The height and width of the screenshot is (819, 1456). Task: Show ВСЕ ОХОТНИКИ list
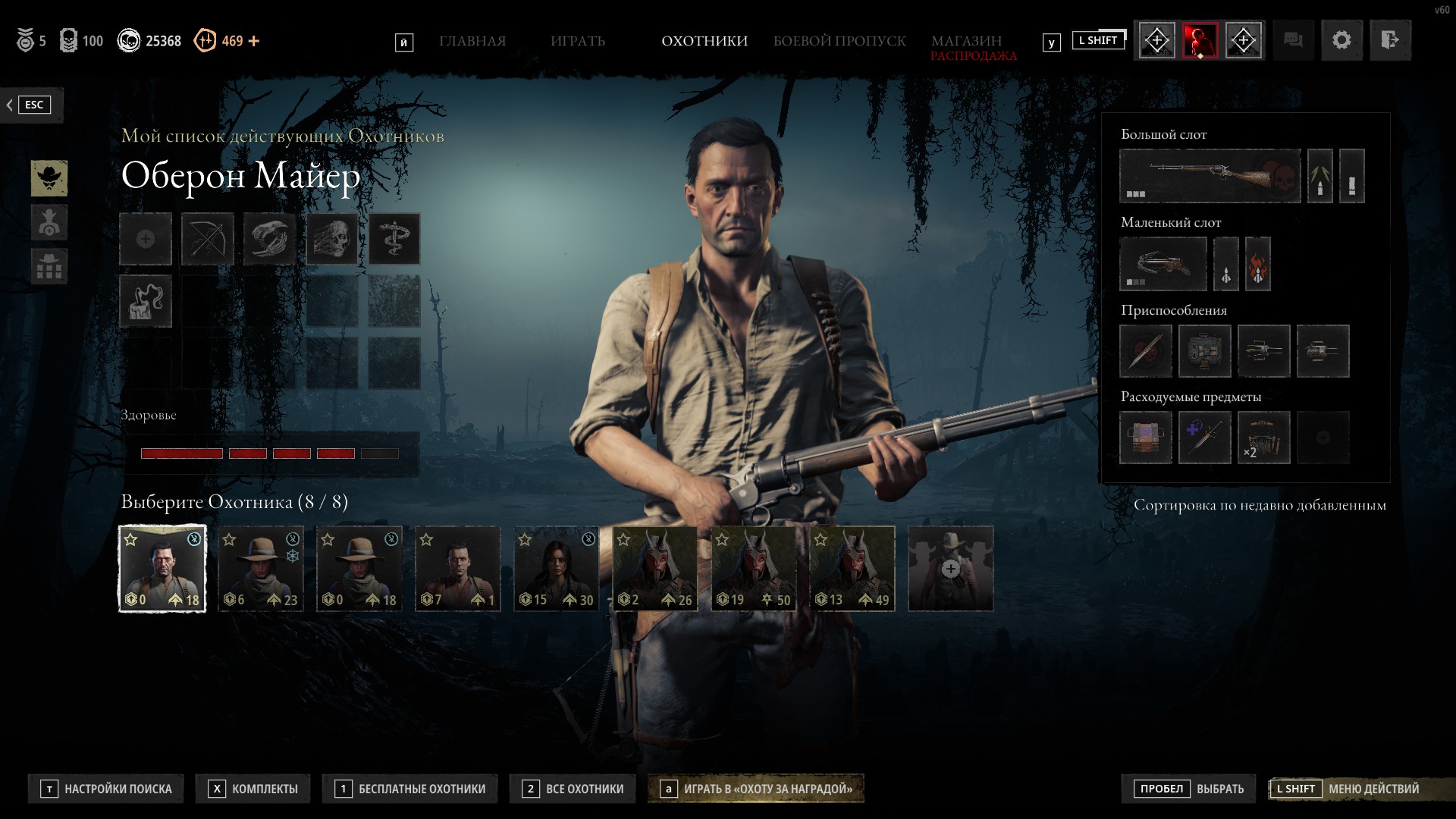(573, 789)
